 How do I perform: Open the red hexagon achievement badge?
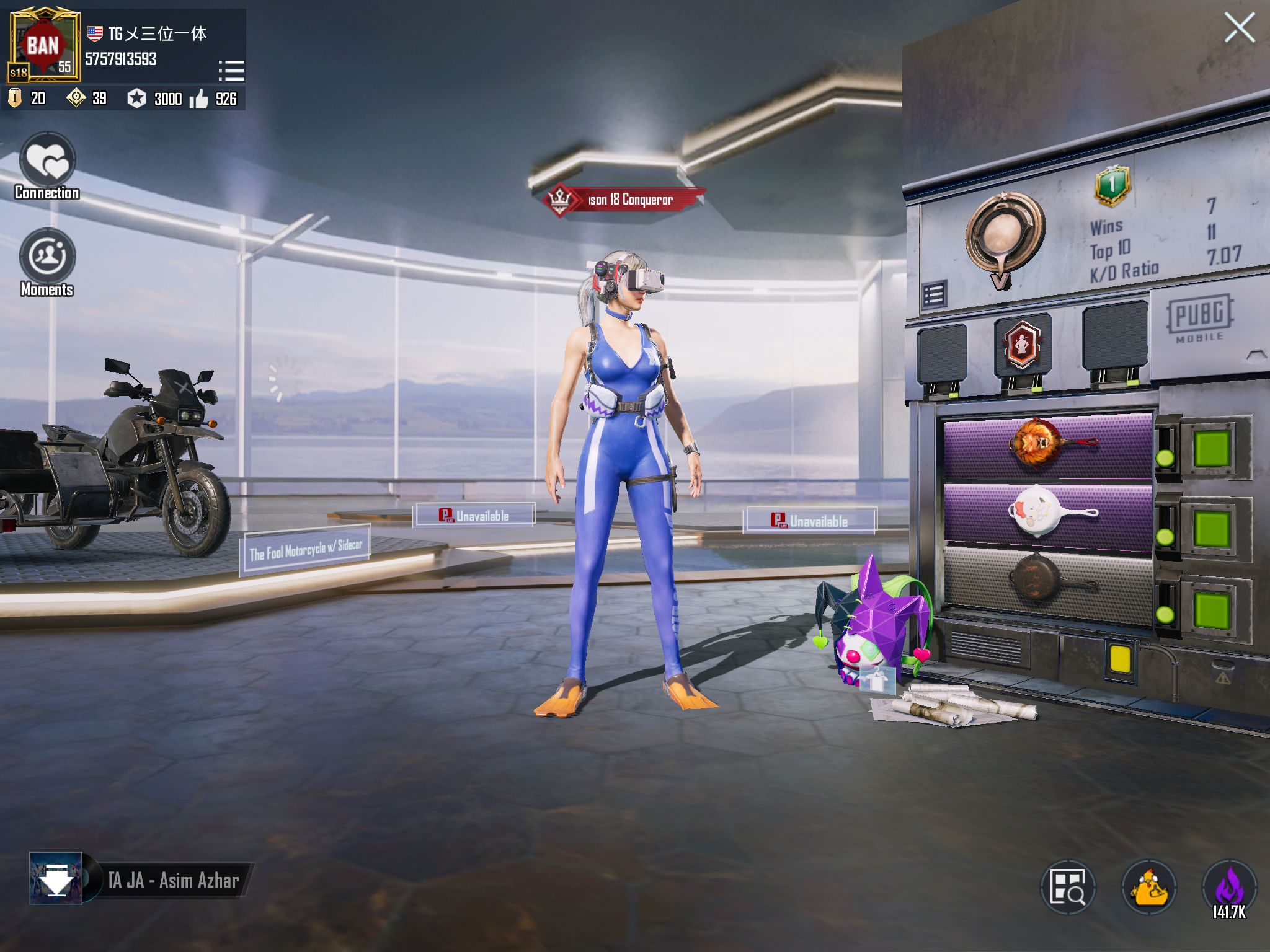click(x=1021, y=344)
